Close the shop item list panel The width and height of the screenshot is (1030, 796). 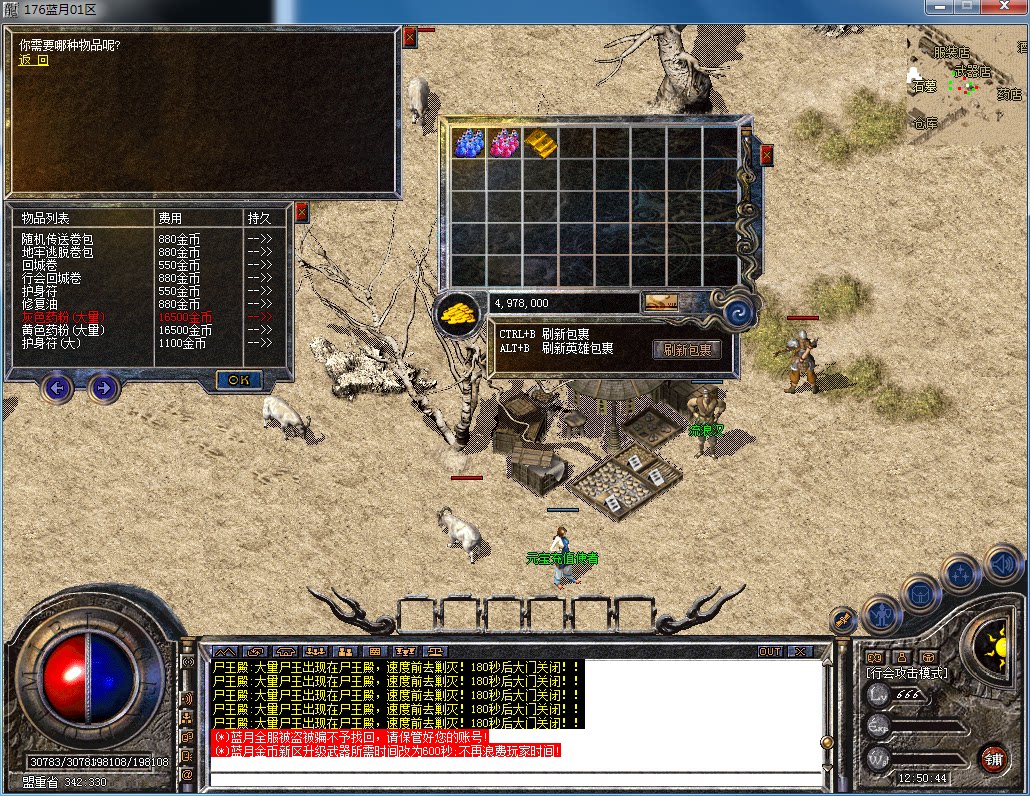(302, 212)
